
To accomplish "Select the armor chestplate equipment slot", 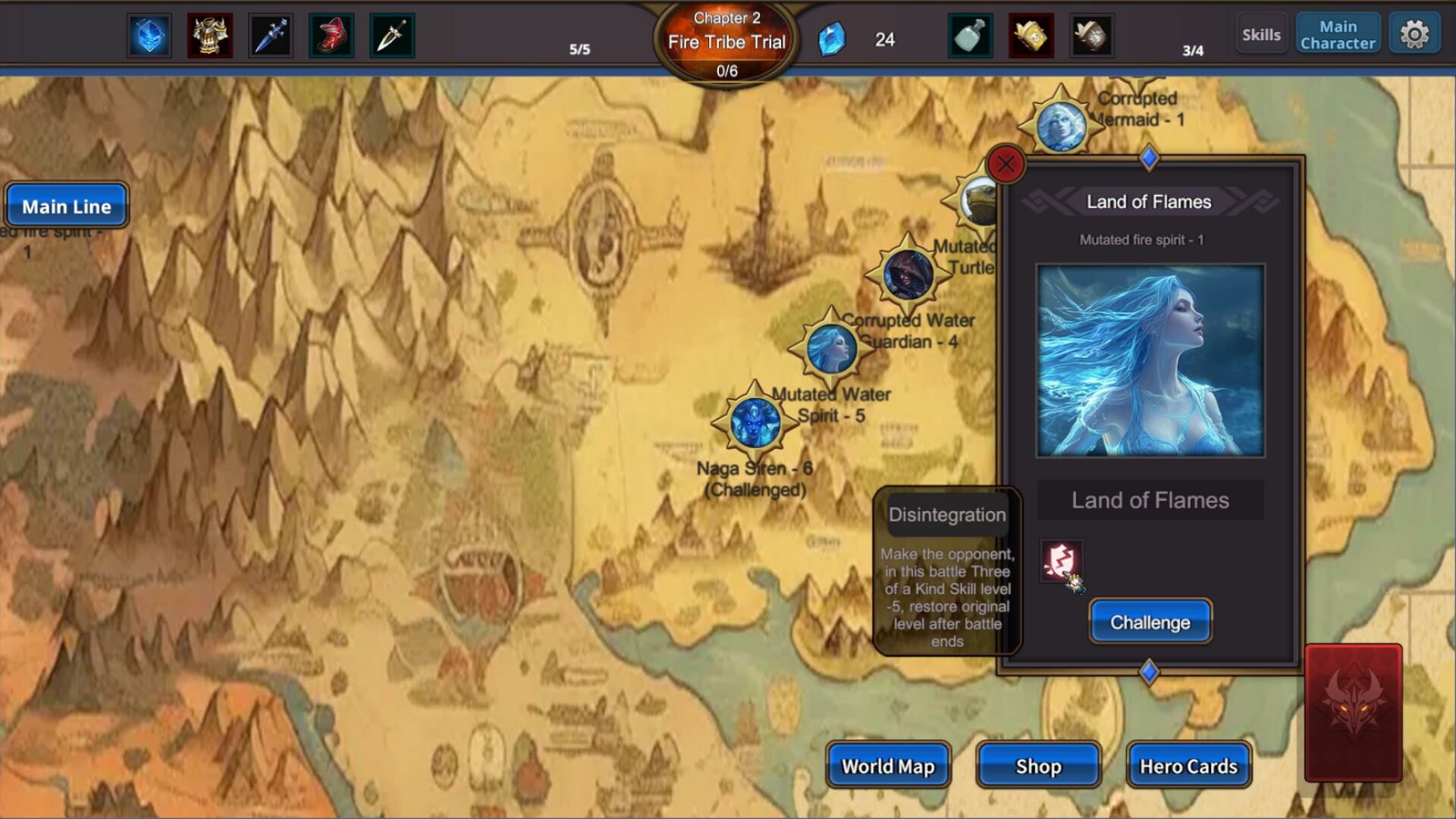I will click(211, 34).
